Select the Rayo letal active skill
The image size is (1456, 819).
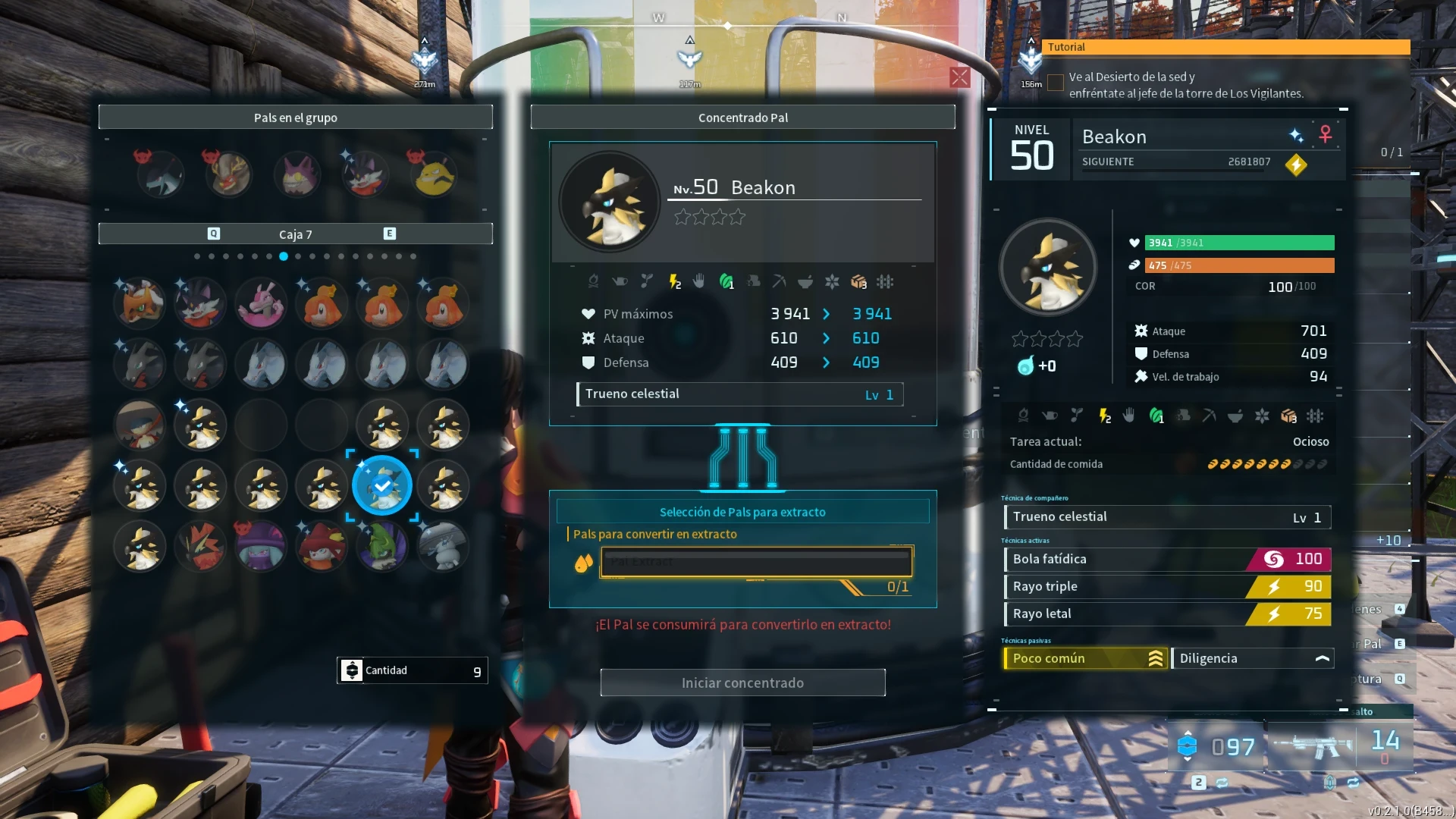(x=1167, y=613)
